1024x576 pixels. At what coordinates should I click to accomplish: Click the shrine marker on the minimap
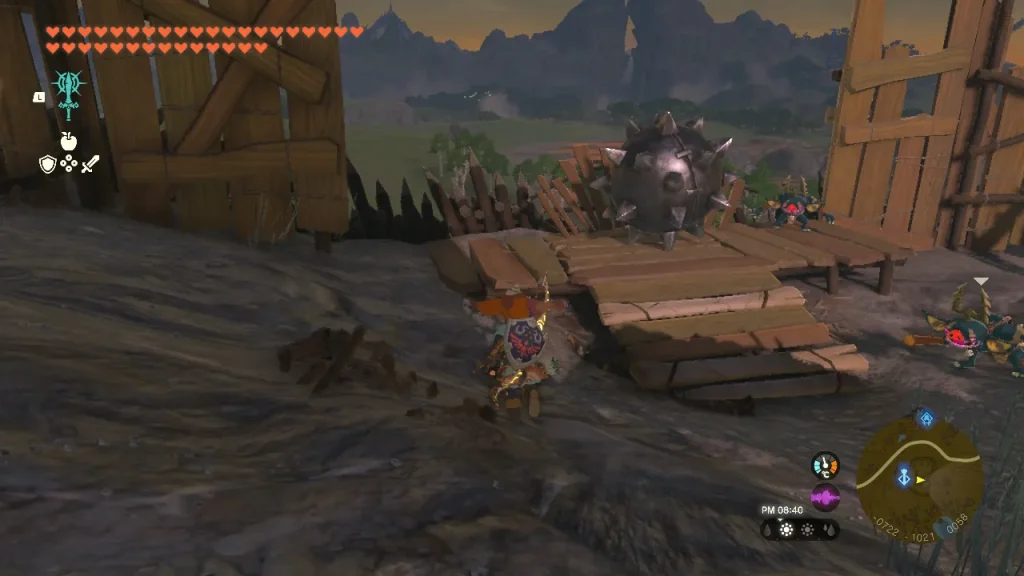click(926, 418)
